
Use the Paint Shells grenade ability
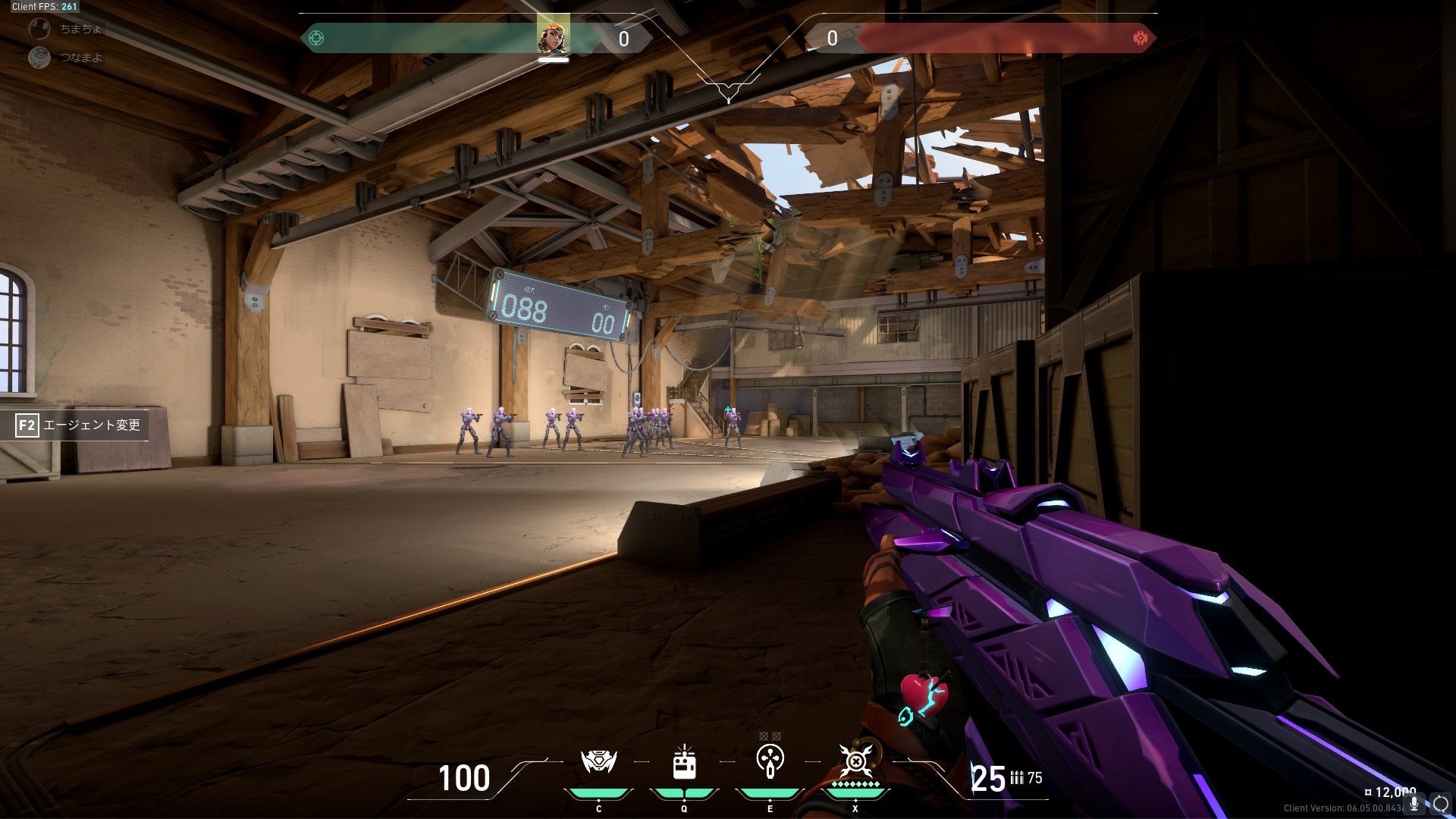click(770, 761)
